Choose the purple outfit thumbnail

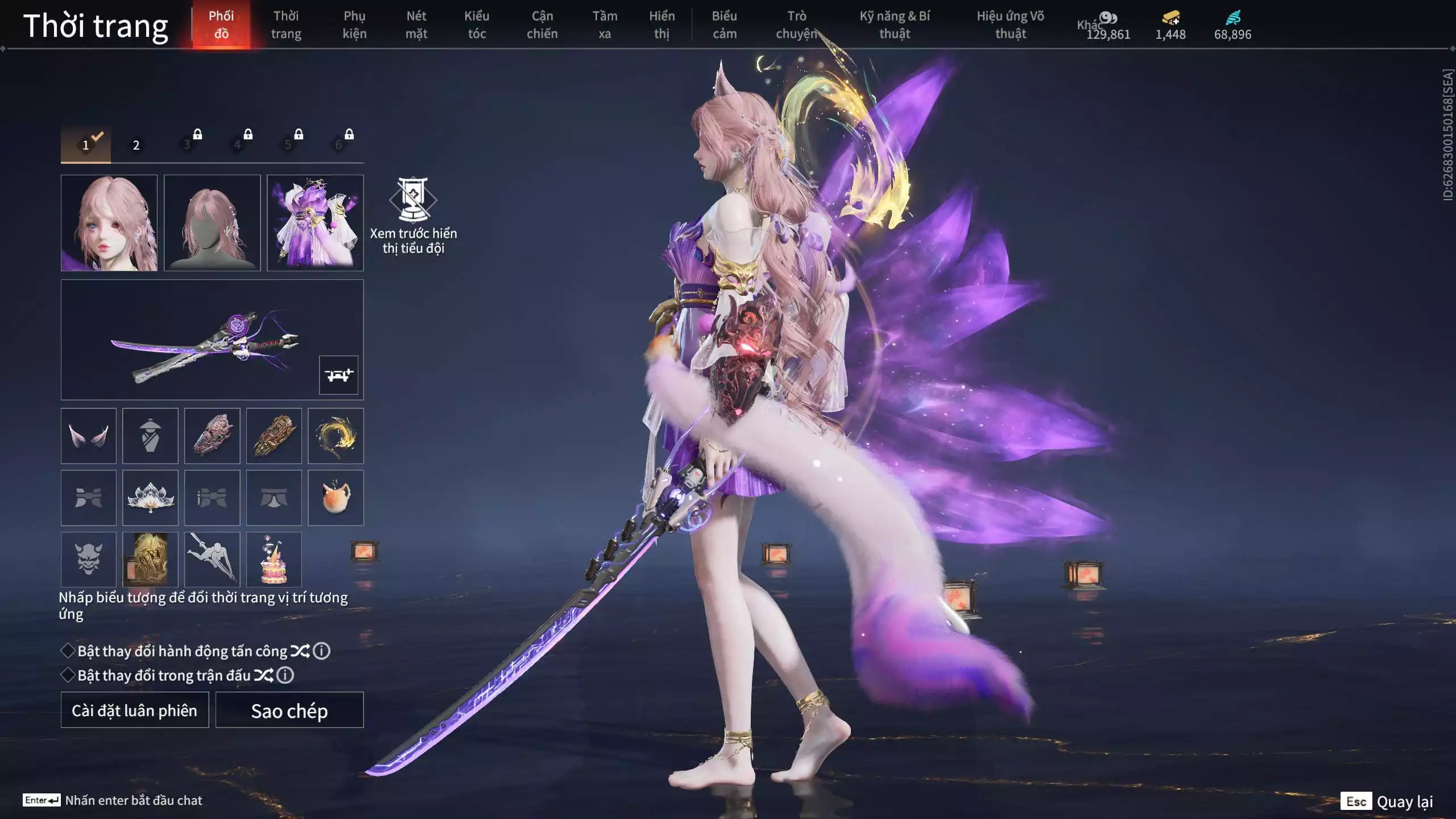(x=315, y=223)
